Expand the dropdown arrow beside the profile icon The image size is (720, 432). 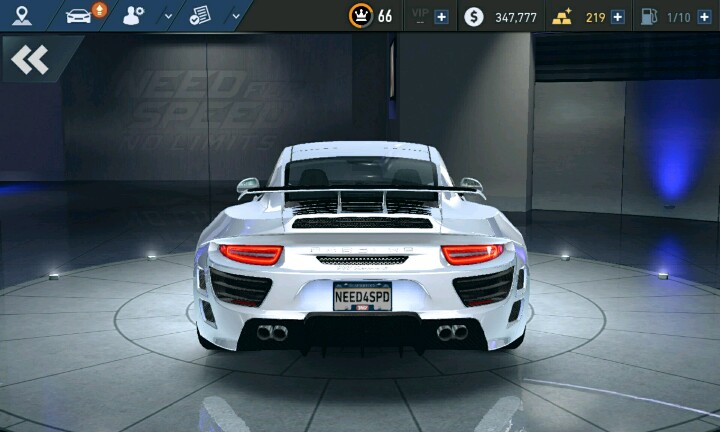pos(167,16)
